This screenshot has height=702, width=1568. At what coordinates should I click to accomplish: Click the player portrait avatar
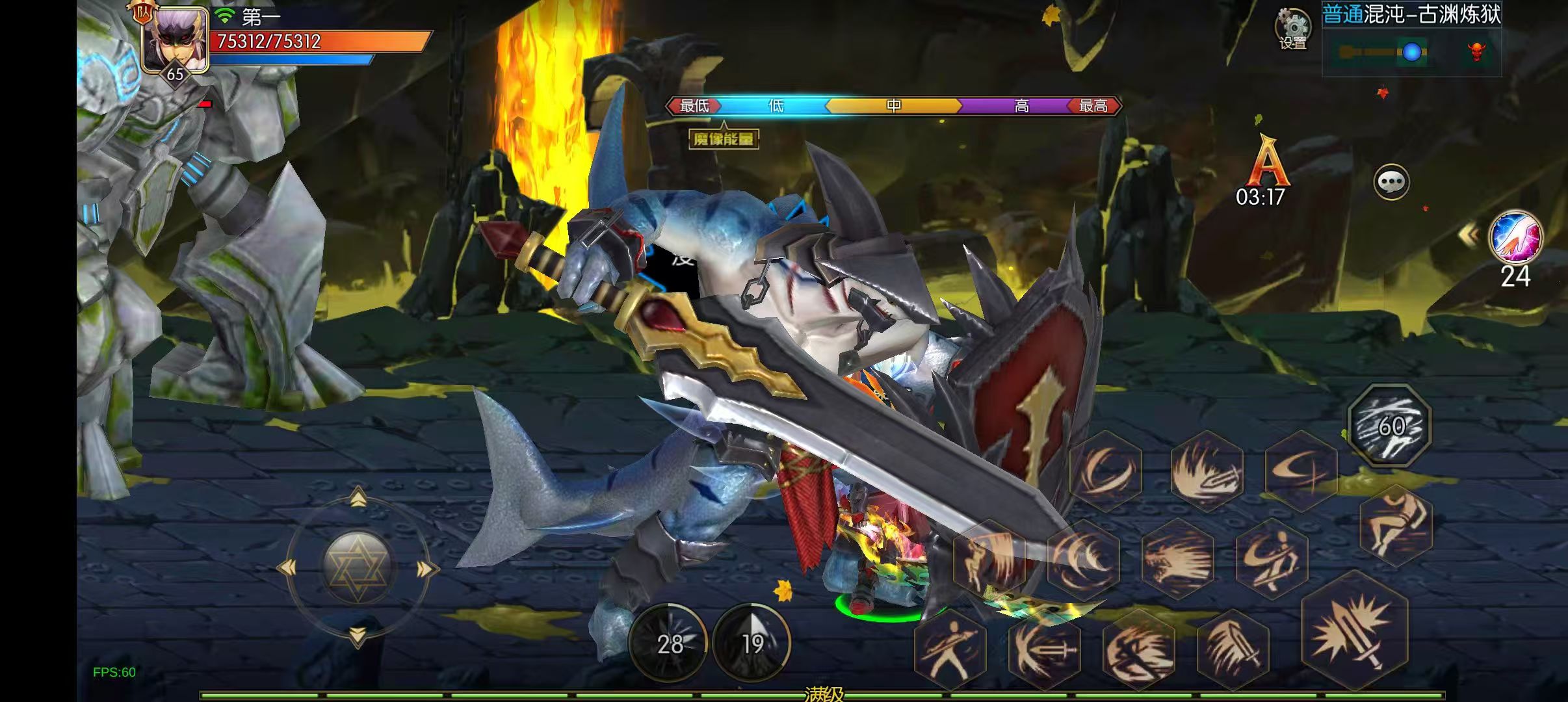tap(174, 39)
